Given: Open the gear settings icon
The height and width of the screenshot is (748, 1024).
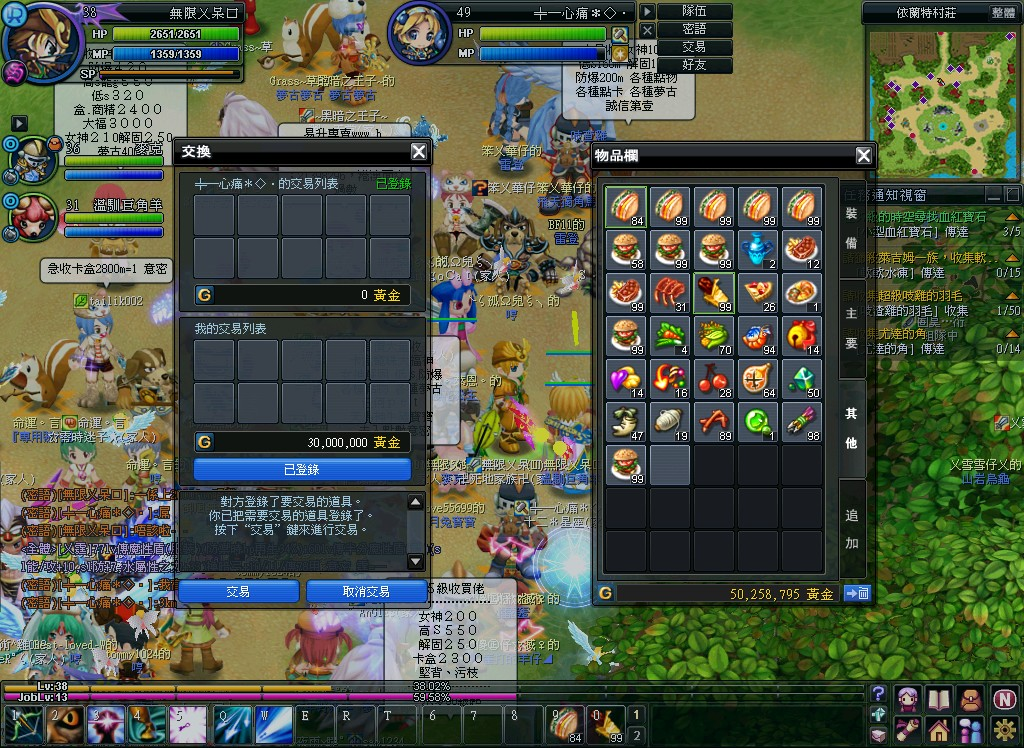Looking at the screenshot, I should (1006, 728).
